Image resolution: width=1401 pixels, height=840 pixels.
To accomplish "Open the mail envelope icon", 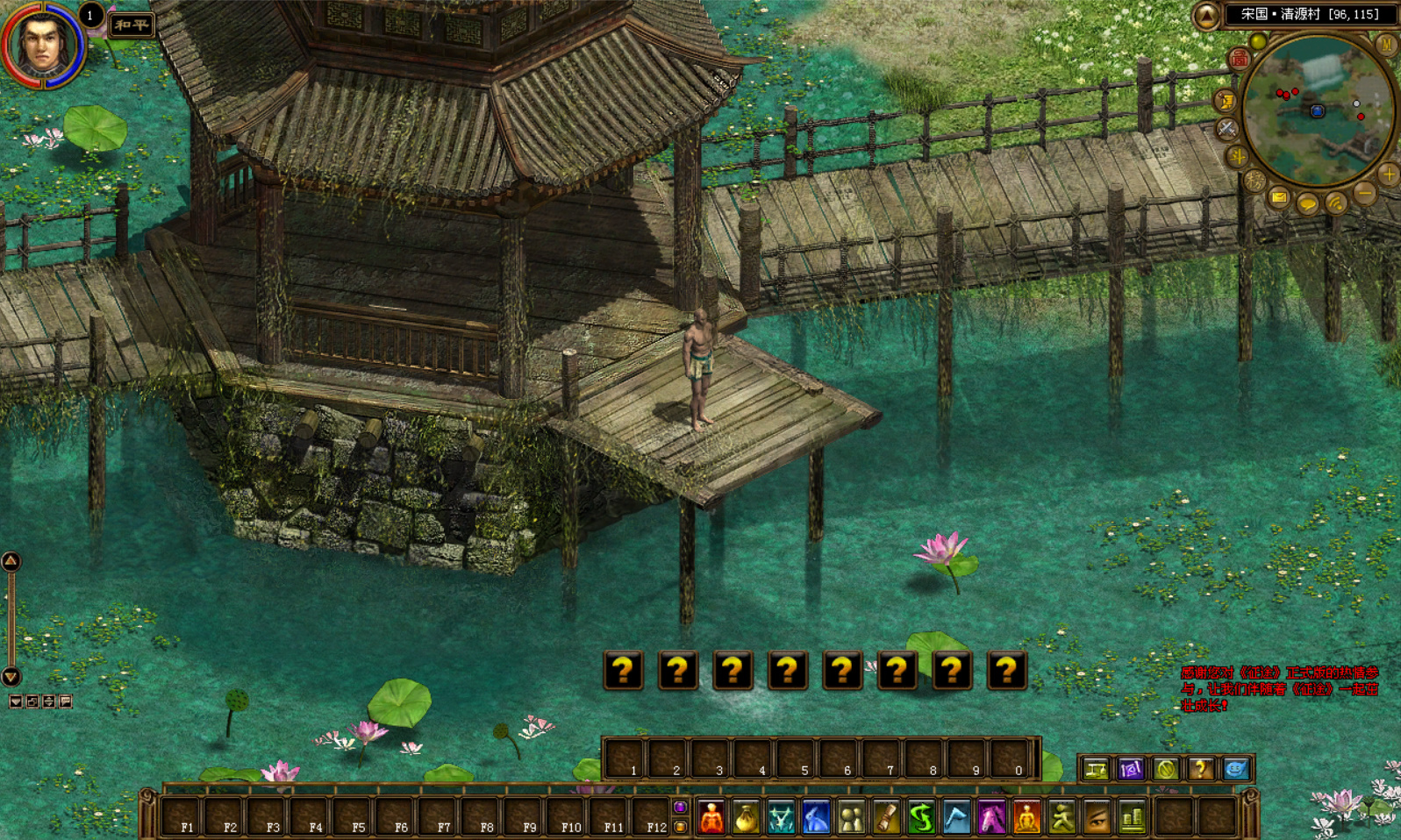I will [1279, 198].
